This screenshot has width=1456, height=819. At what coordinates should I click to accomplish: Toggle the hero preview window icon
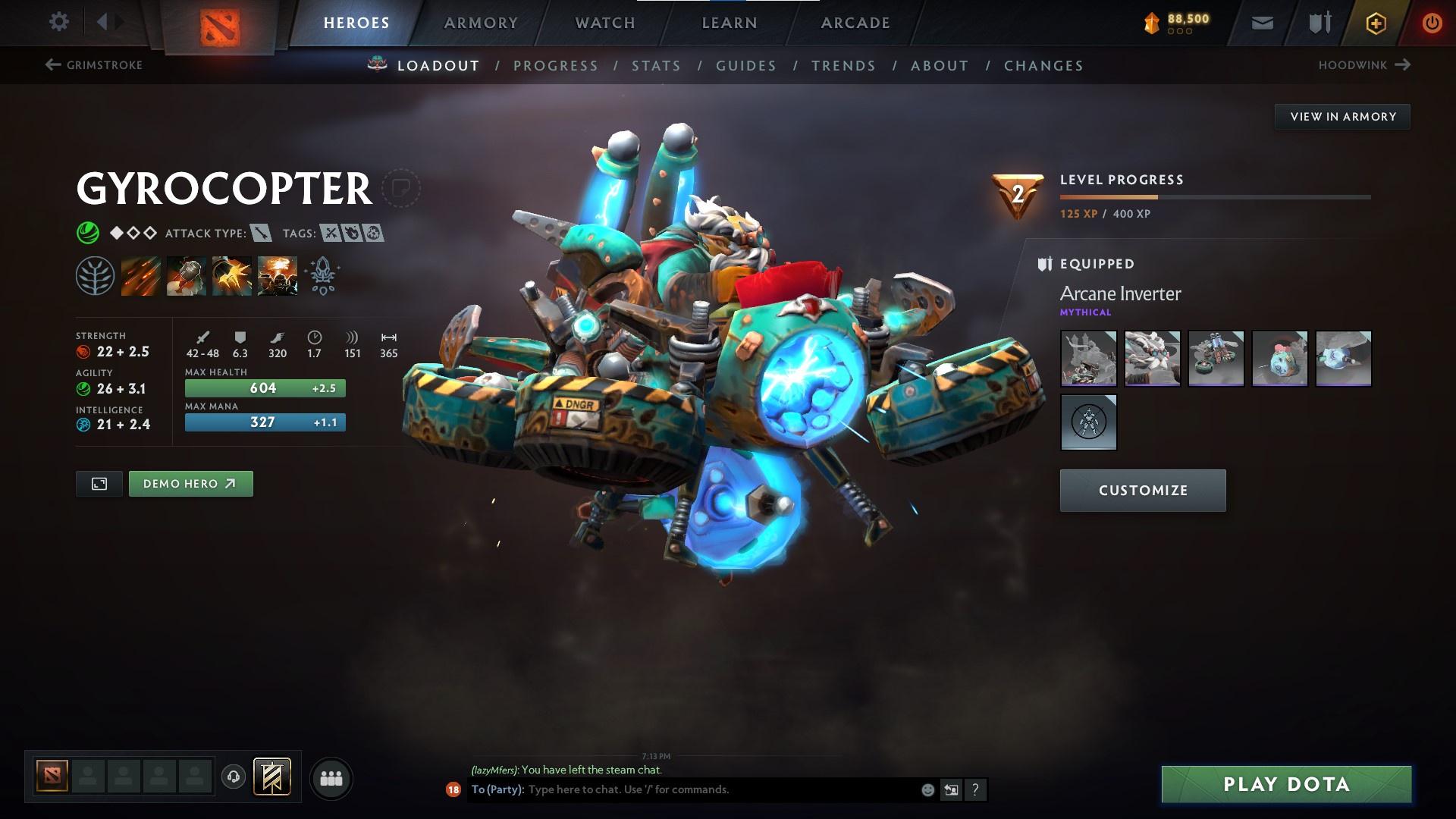(x=99, y=483)
